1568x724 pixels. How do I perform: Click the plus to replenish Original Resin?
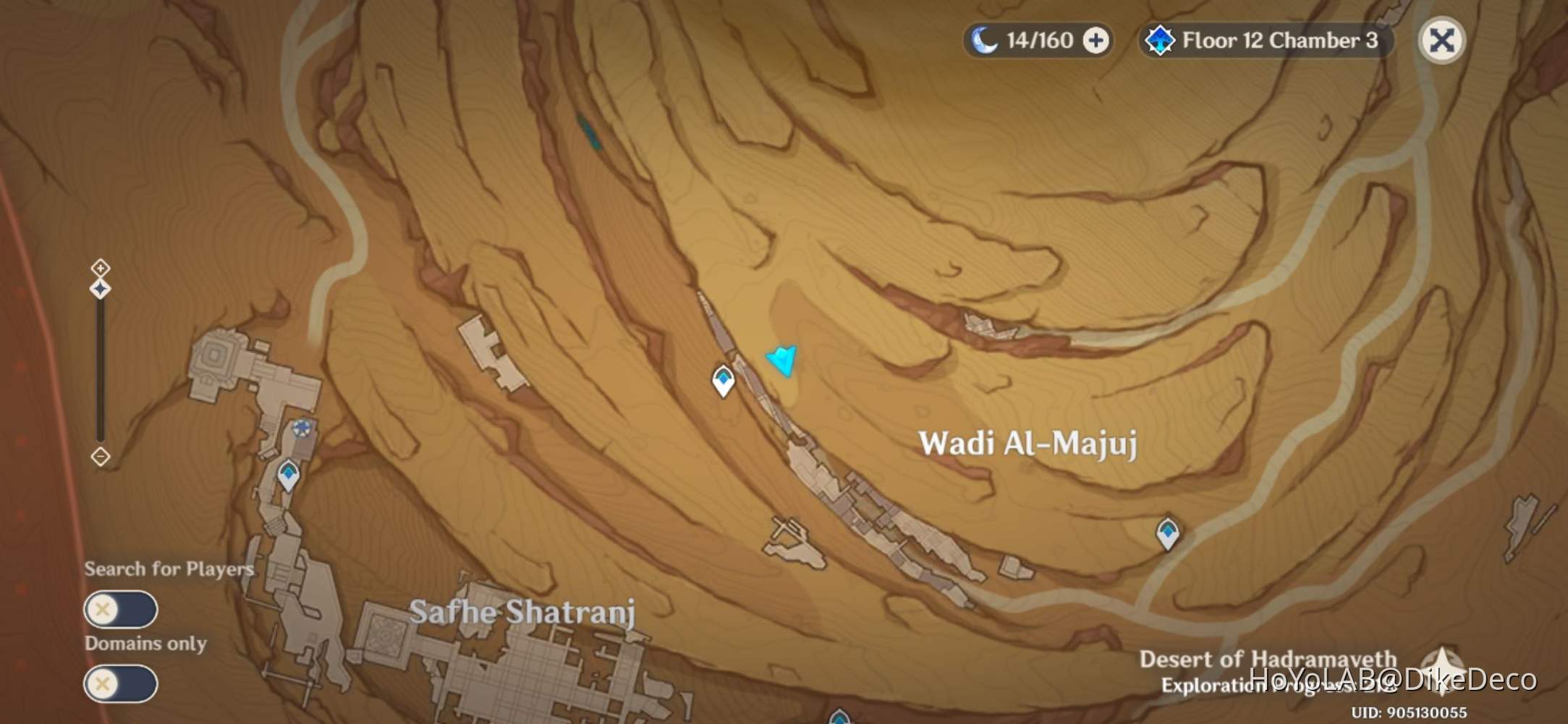tap(1095, 40)
